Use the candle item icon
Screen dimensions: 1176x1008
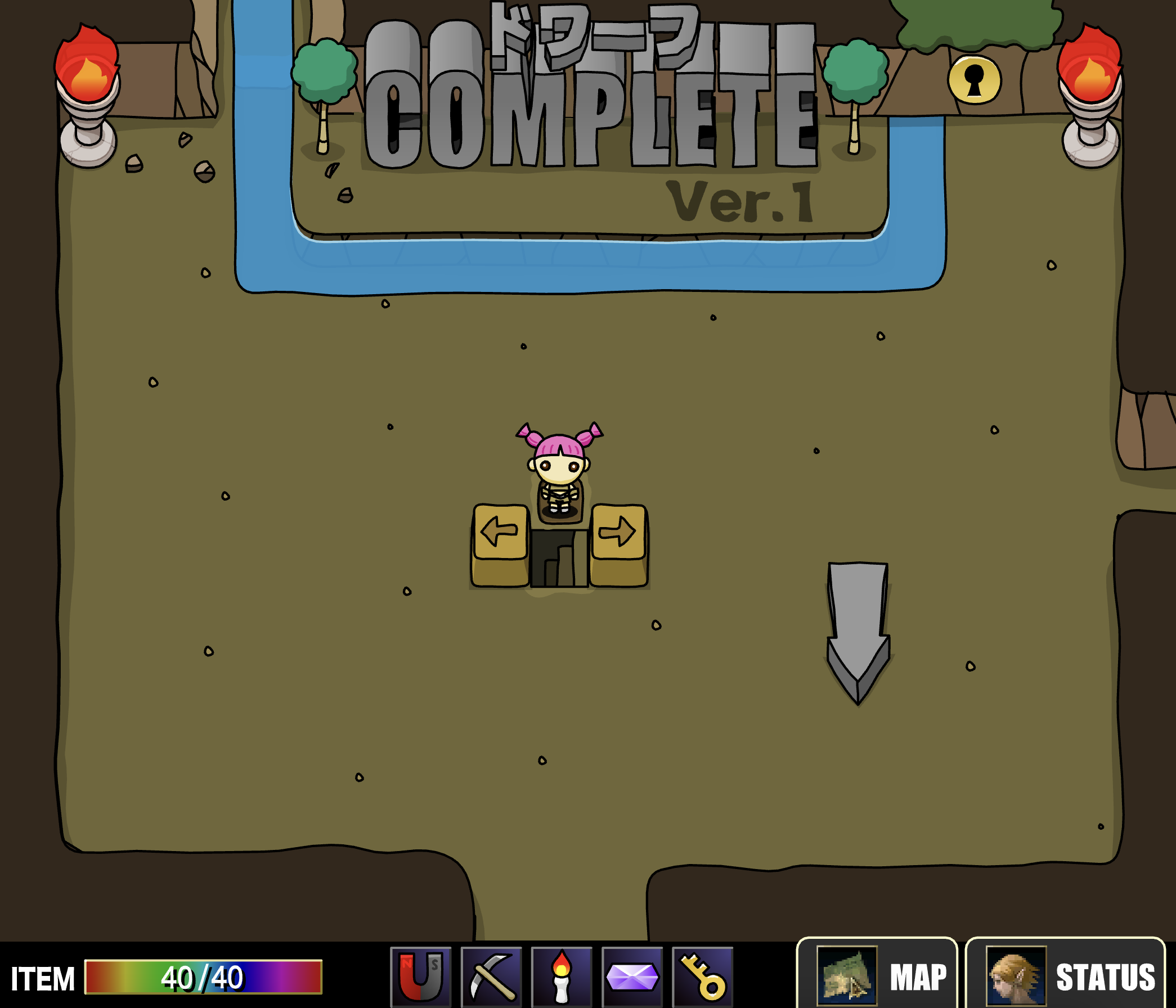coord(563,976)
